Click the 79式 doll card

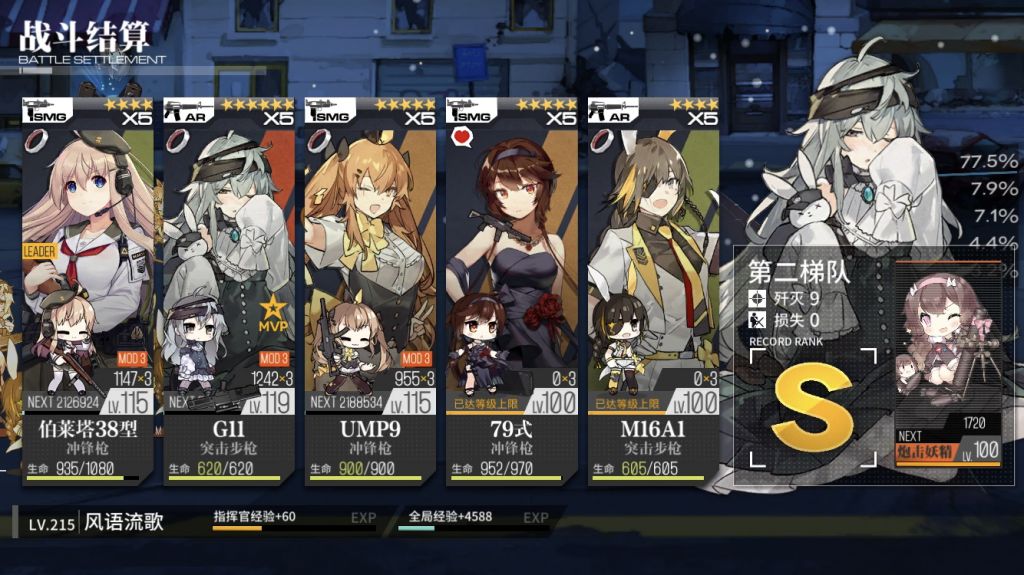click(511, 290)
